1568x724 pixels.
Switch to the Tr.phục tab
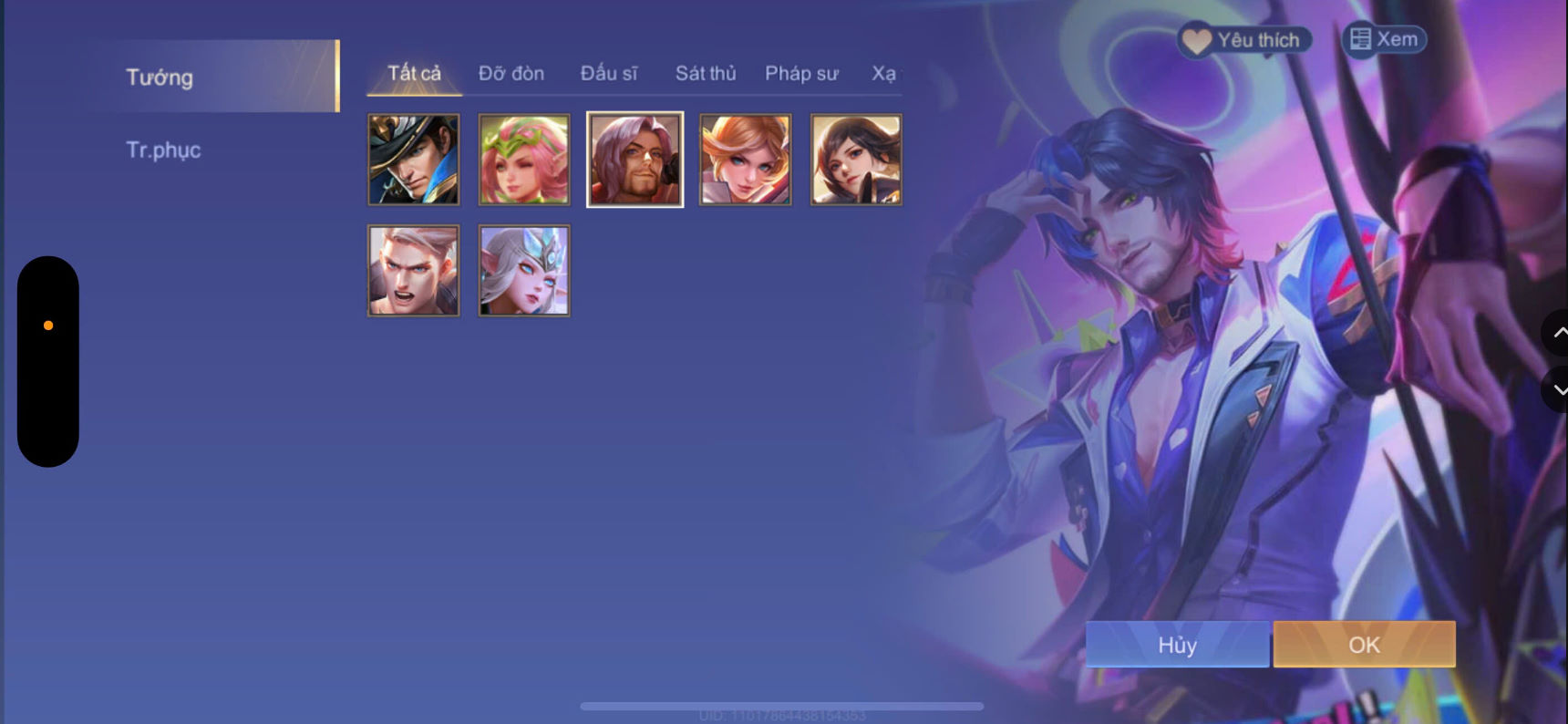(164, 150)
